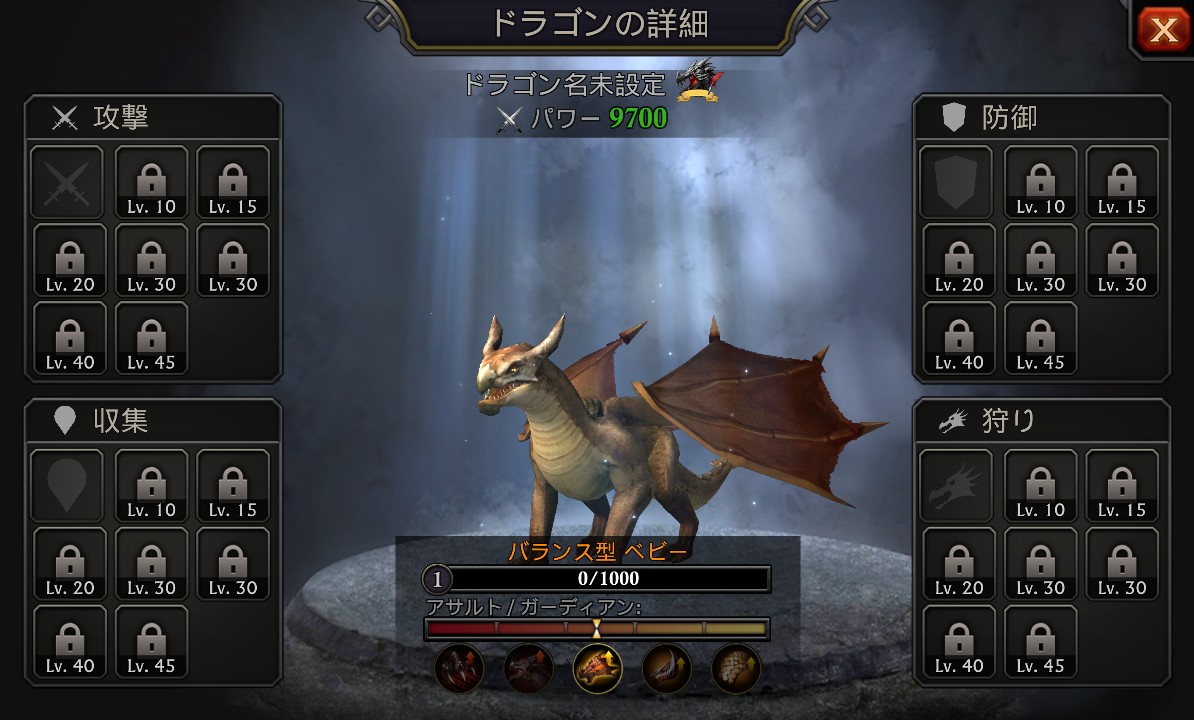This screenshot has width=1194, height=720.
Task: Click the white horn bonus icon
Action: [x=666, y=668]
